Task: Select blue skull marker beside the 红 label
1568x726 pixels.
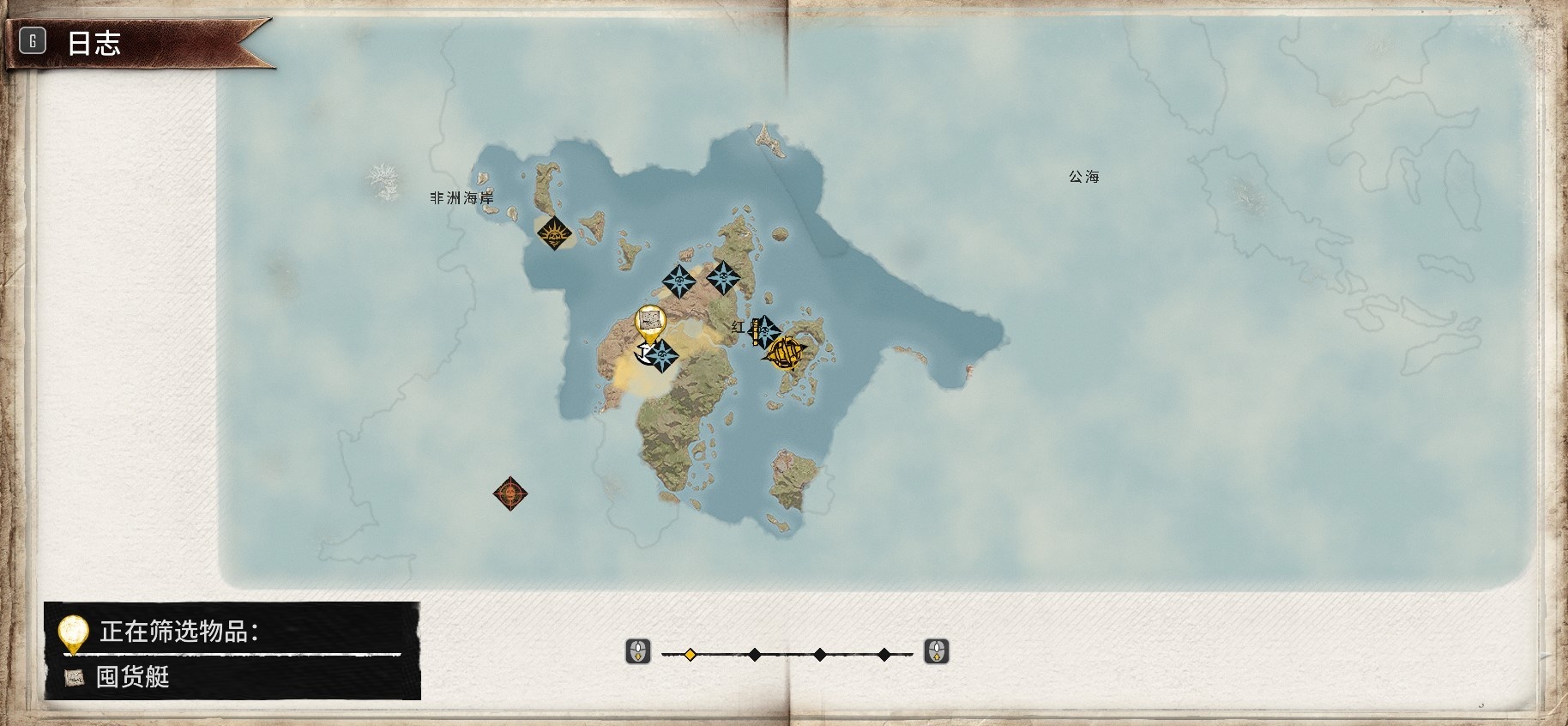Action: point(765,330)
